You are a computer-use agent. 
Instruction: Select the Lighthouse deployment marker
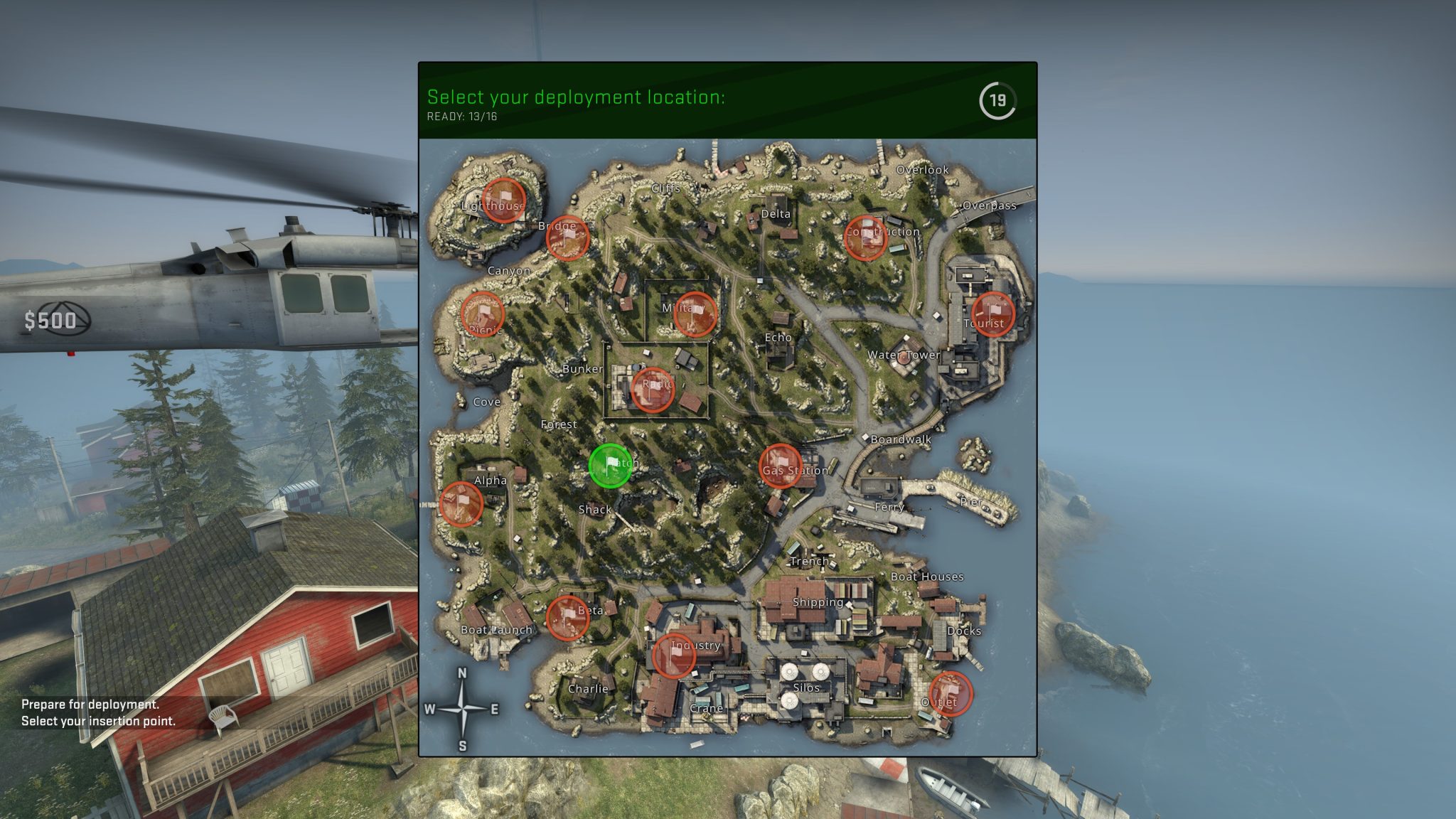(x=503, y=200)
